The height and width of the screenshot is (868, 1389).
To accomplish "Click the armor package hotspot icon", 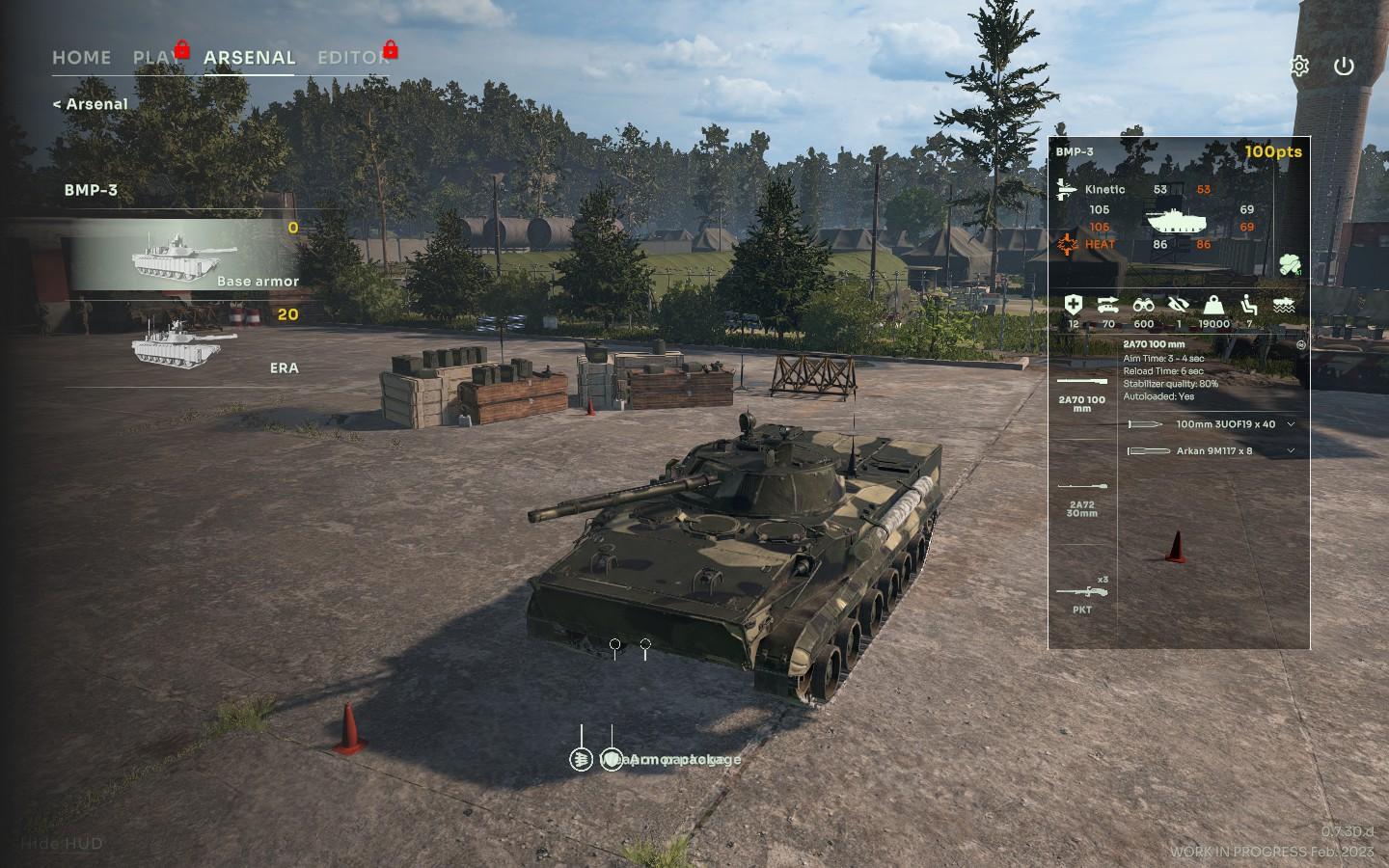I will (x=612, y=760).
